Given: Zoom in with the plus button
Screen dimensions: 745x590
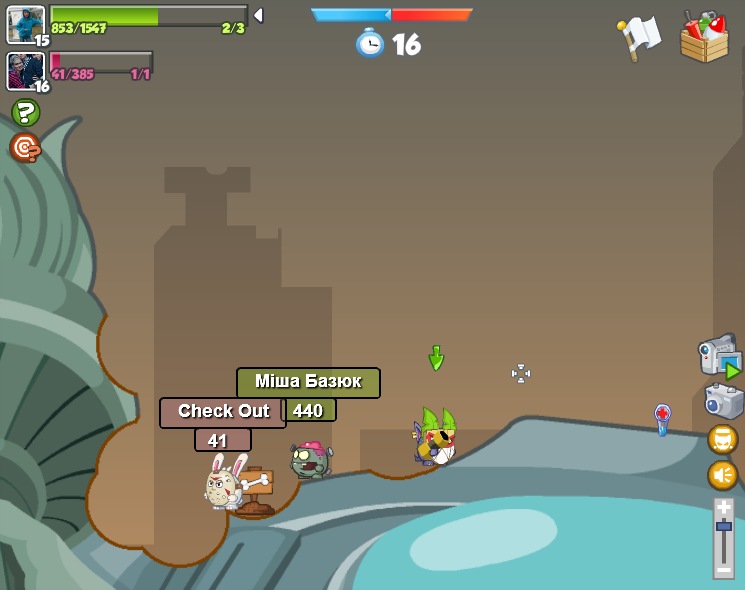Looking at the screenshot, I should pyautogui.click(x=723, y=508).
